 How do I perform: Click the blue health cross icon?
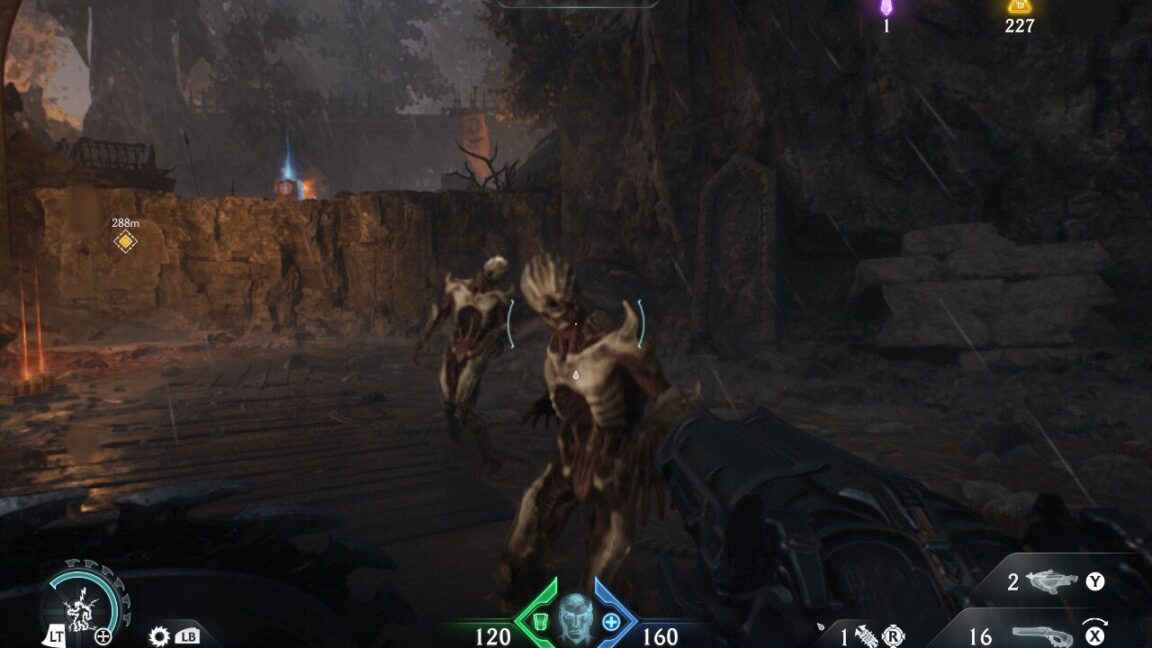coord(611,622)
